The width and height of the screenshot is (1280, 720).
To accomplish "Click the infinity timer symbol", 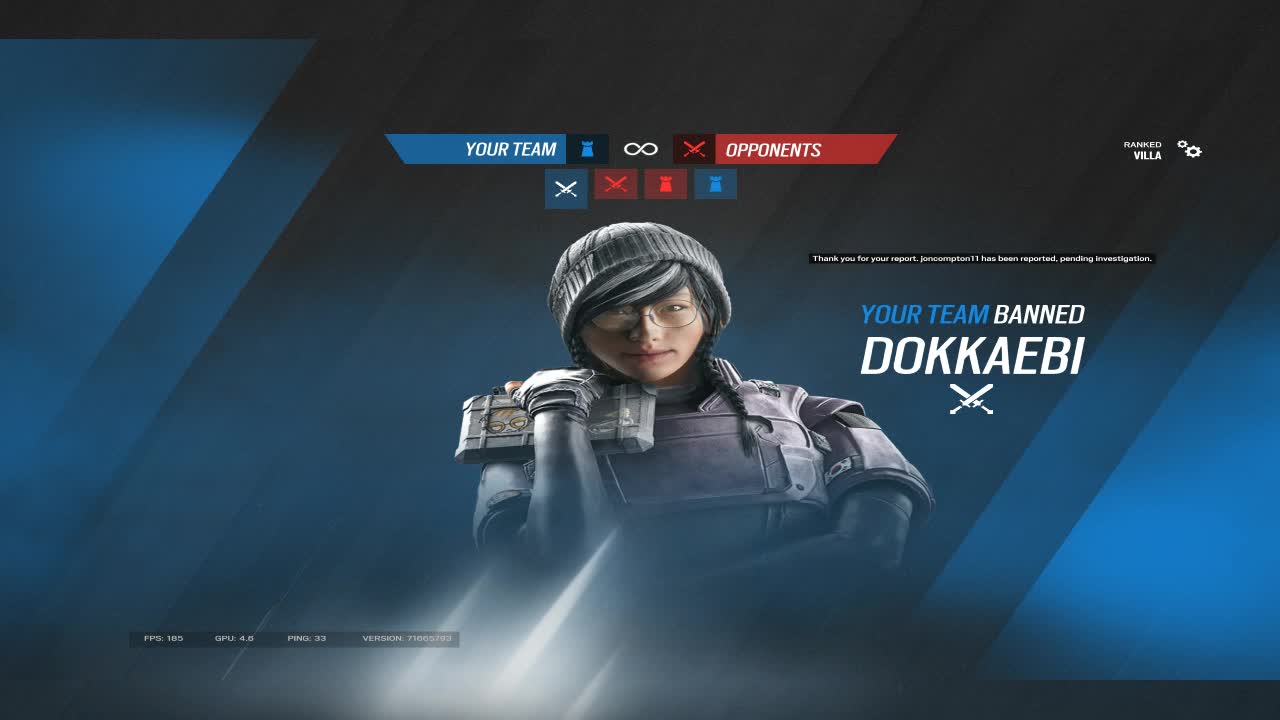I will (641, 148).
